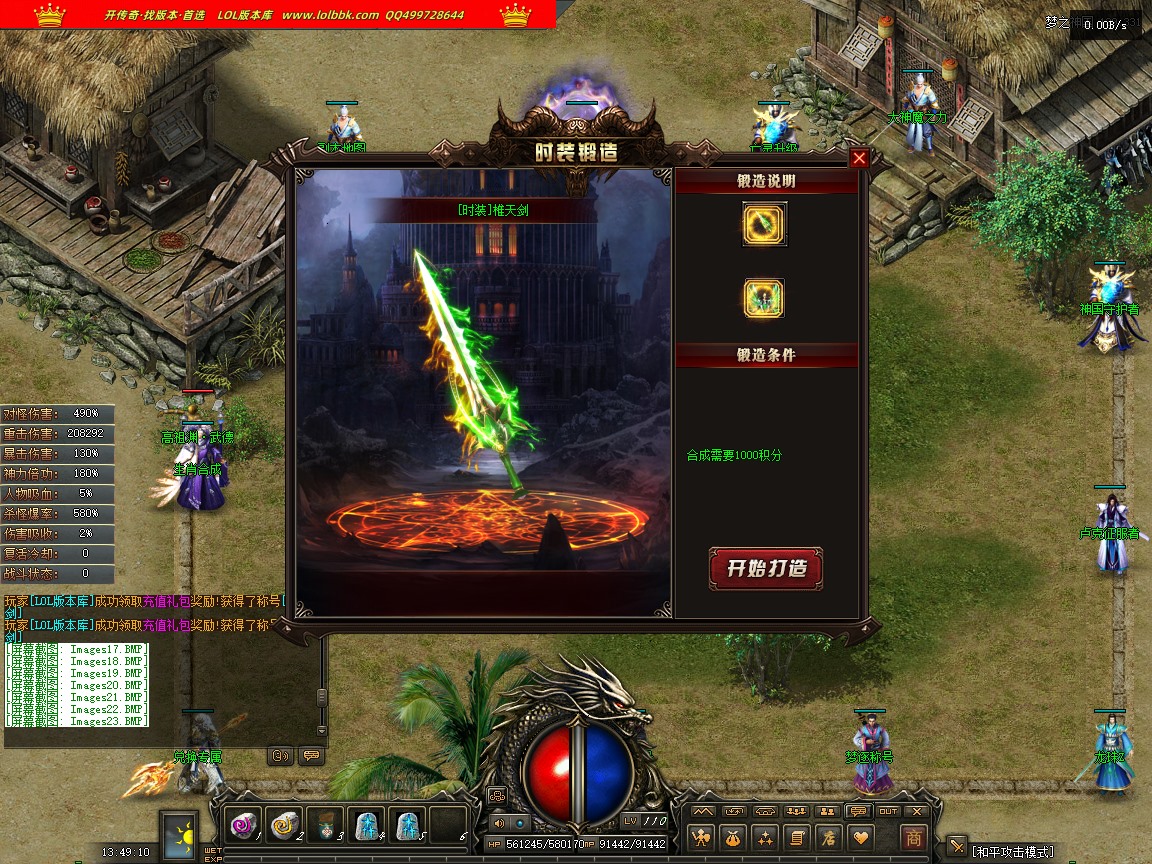Close the 时装锻造 forging window
The image size is (1152, 864).
click(x=859, y=158)
